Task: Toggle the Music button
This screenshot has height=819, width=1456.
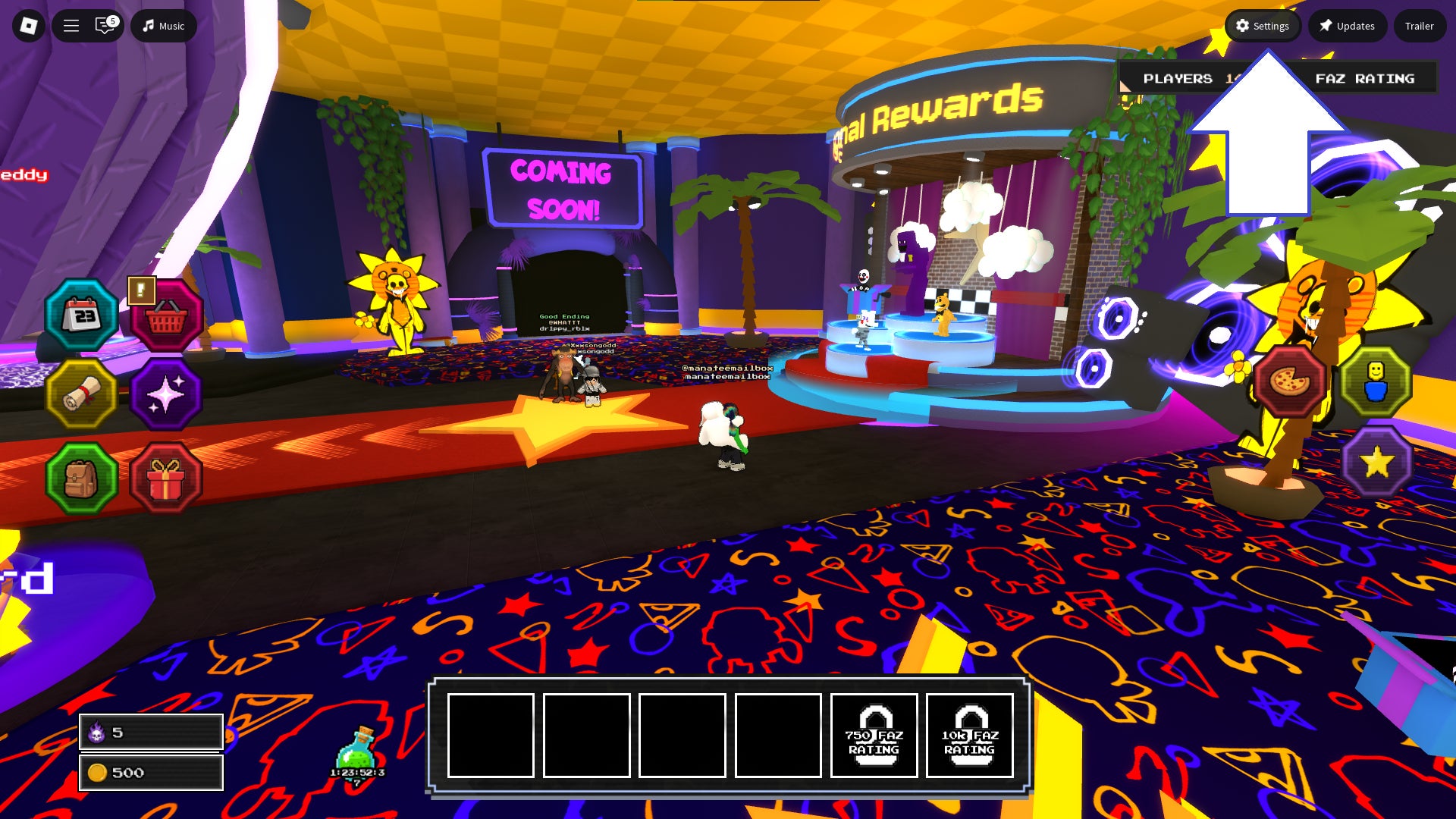Action: pyautogui.click(x=164, y=26)
